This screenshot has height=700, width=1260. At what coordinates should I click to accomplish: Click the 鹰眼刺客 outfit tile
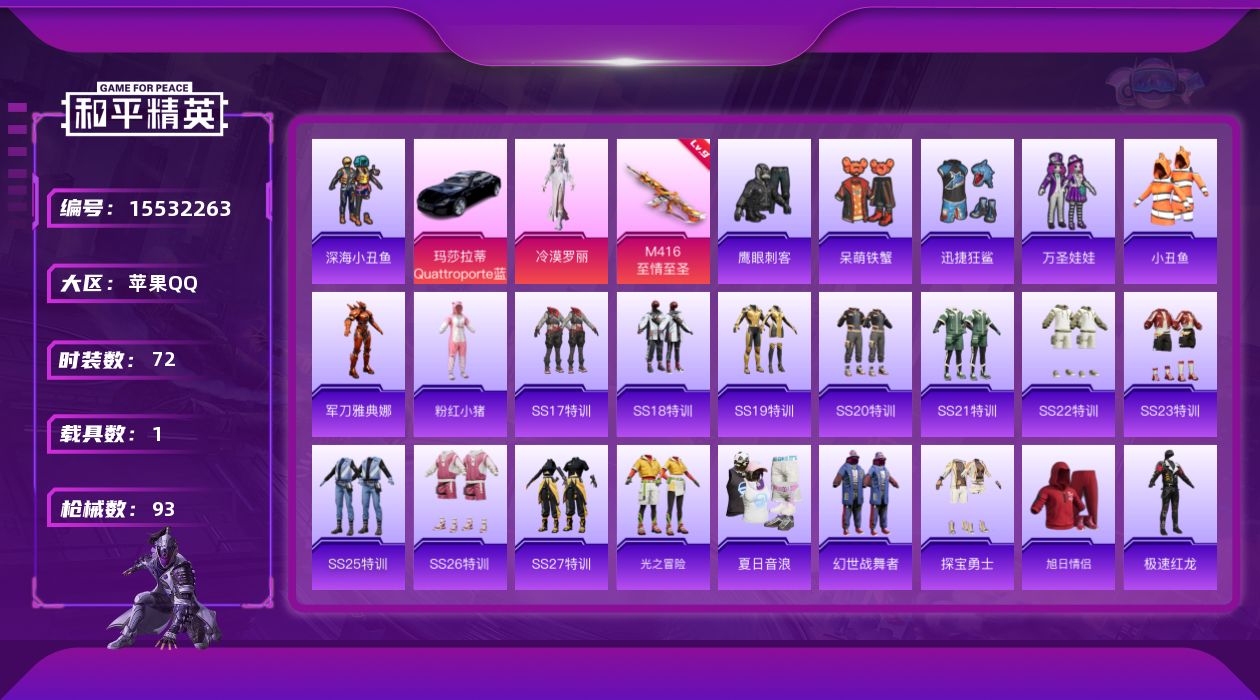pos(764,211)
